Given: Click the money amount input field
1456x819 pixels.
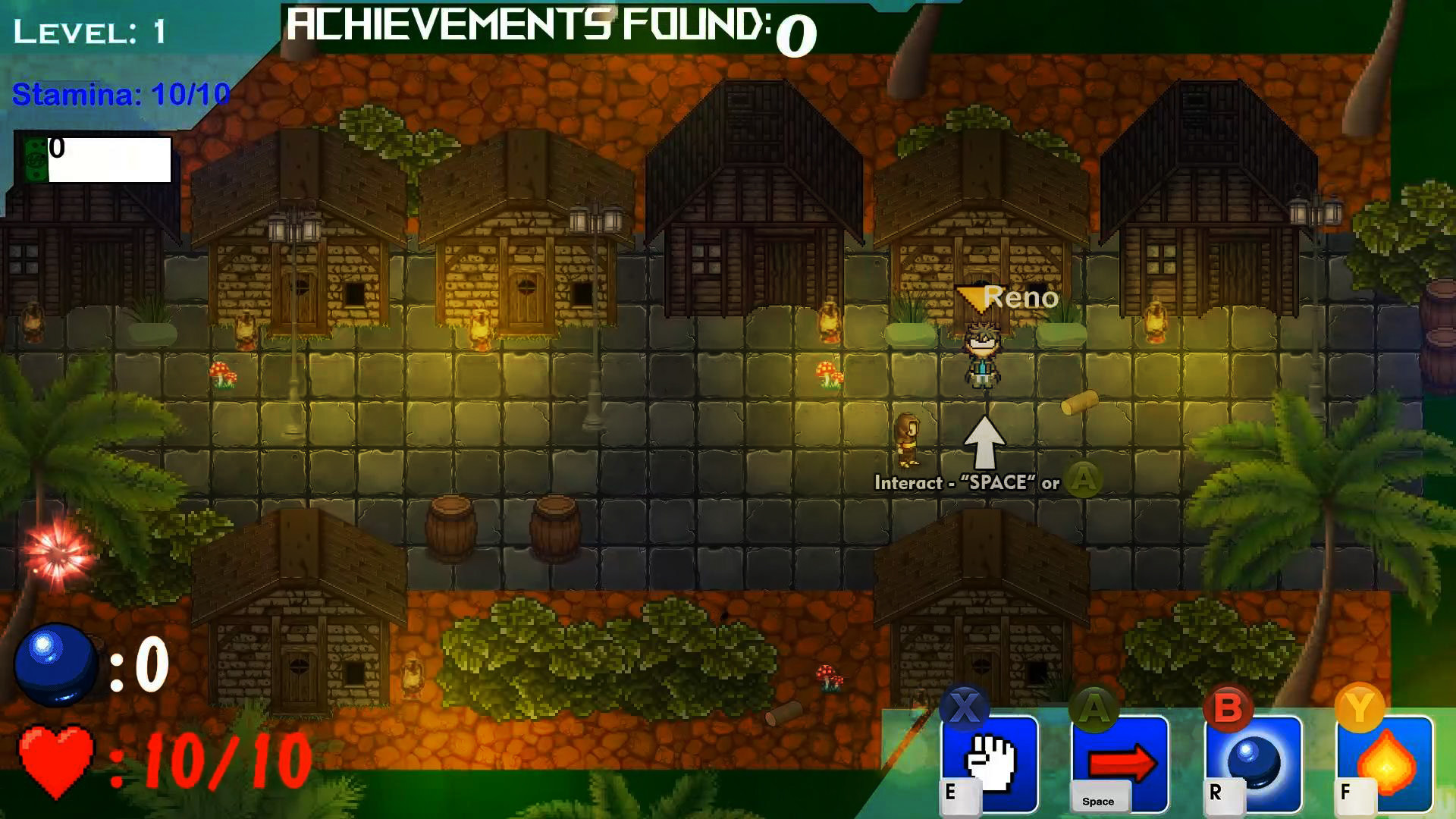Looking at the screenshot, I should [x=110, y=161].
